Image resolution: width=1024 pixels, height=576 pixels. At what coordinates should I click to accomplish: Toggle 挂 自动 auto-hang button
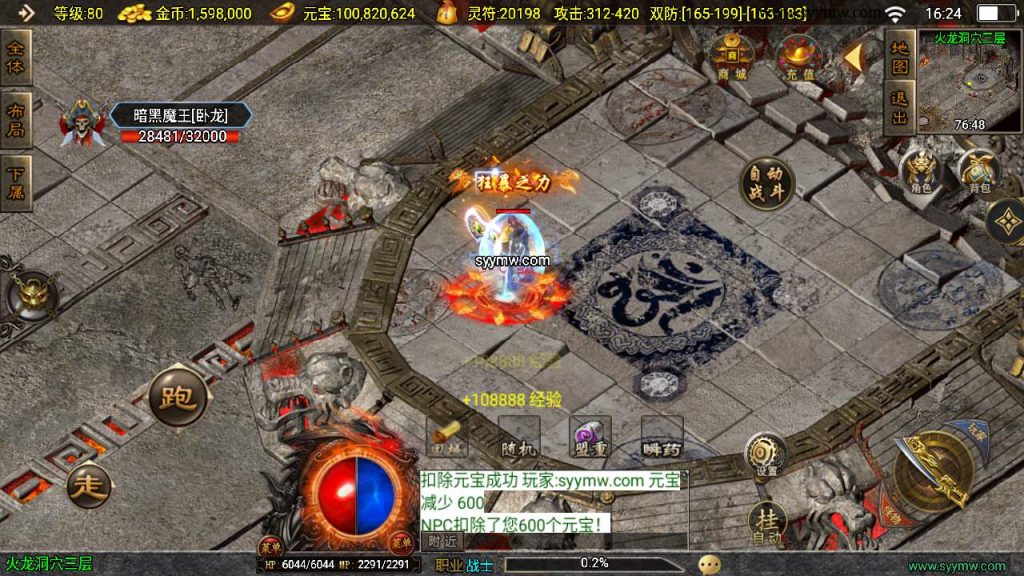767,523
